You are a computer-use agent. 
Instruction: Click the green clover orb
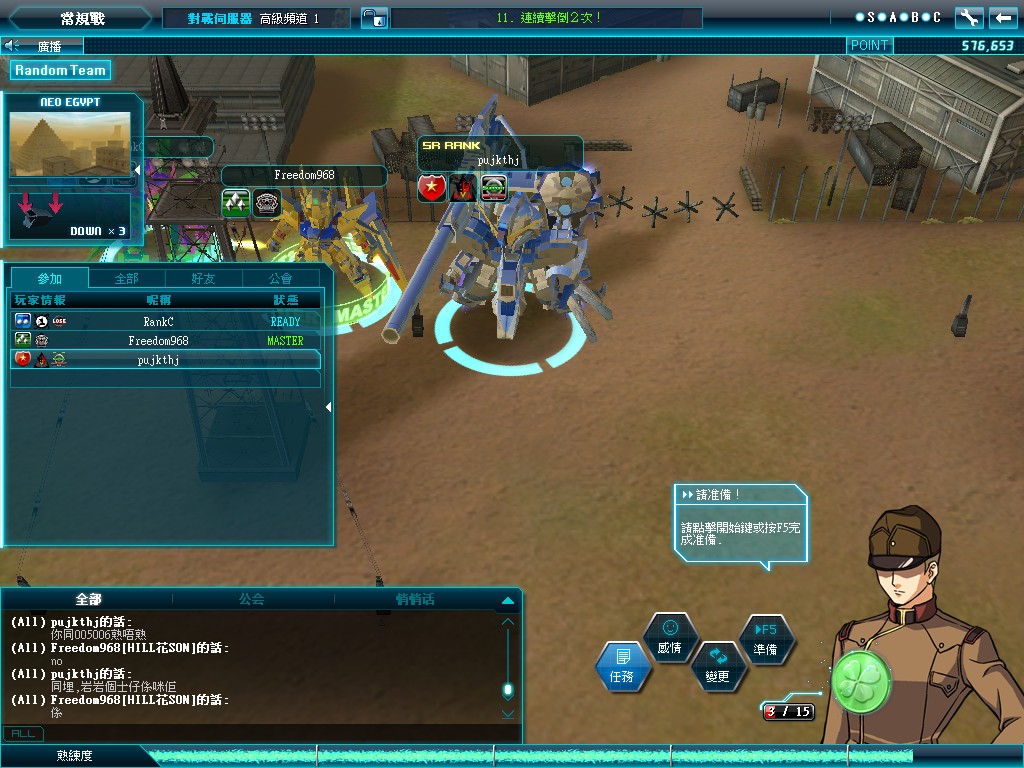(x=860, y=683)
